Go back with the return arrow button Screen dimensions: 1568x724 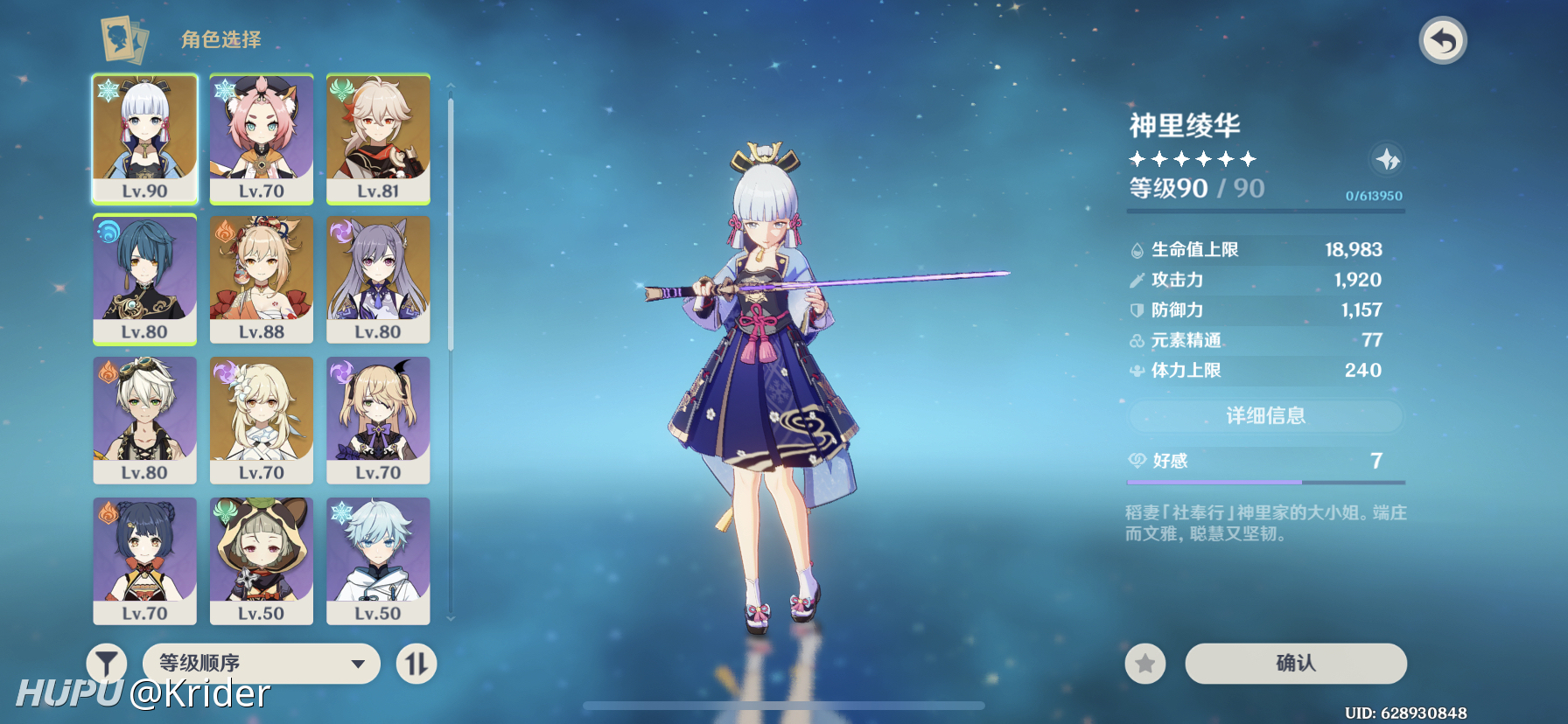coord(1442,41)
